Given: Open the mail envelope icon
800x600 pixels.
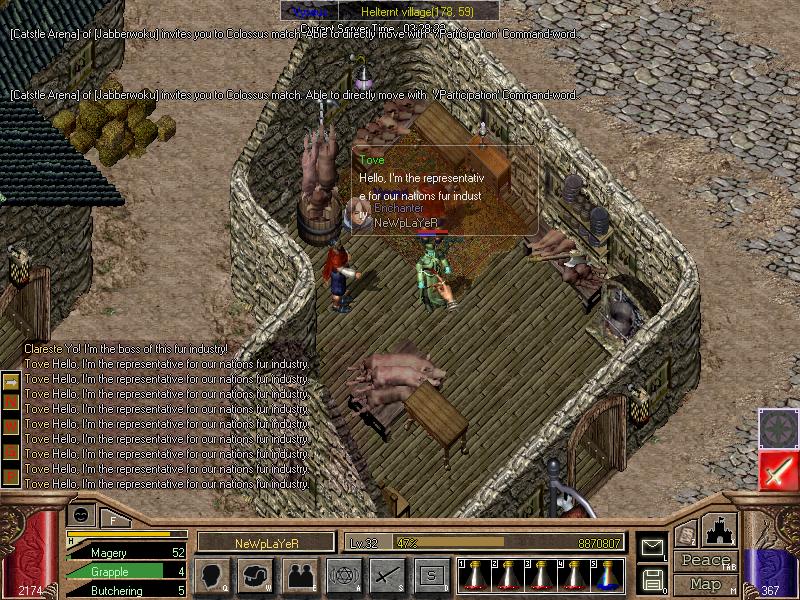Looking at the screenshot, I should point(652,546).
